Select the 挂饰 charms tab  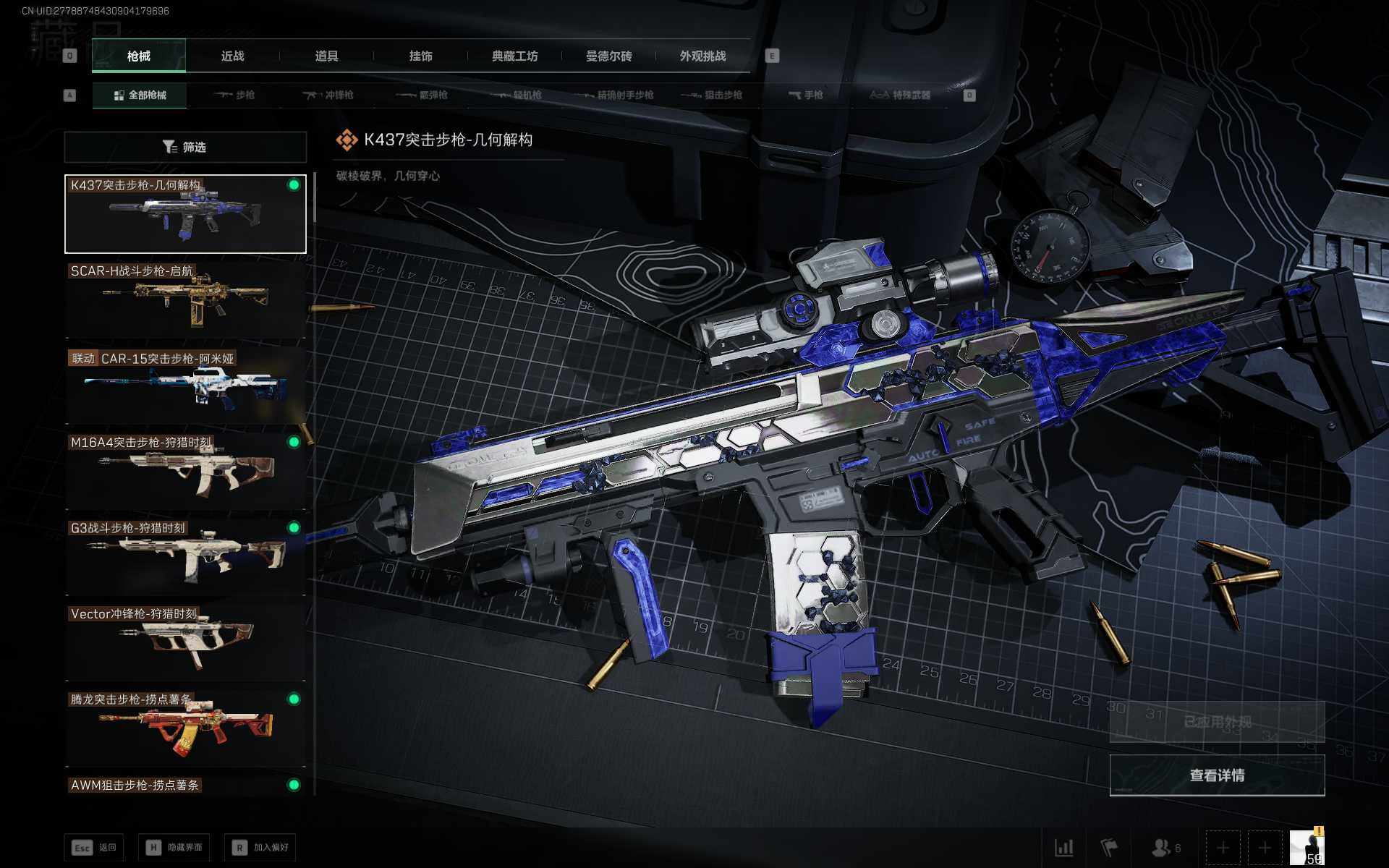click(x=420, y=56)
